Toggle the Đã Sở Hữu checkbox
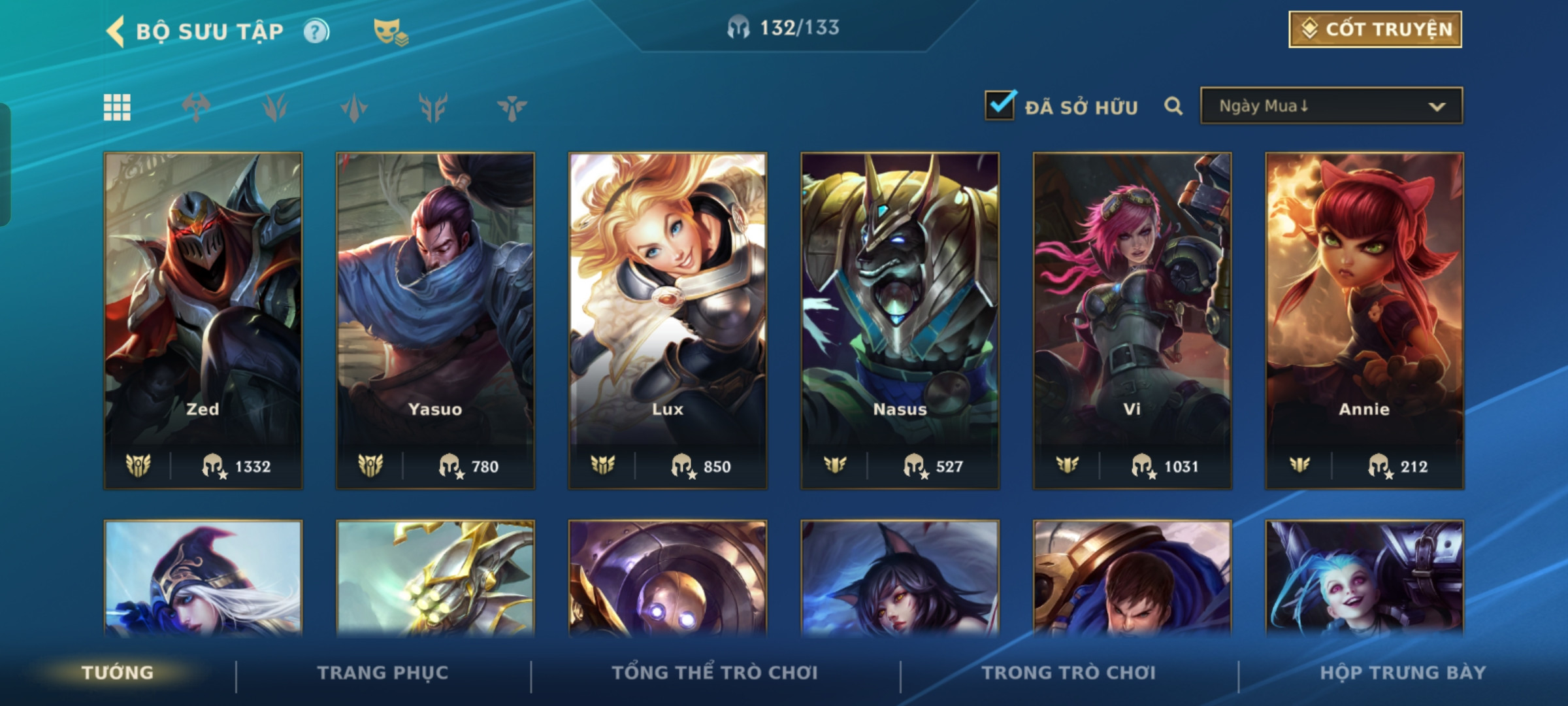This screenshot has width=1568, height=706. pos(1000,106)
